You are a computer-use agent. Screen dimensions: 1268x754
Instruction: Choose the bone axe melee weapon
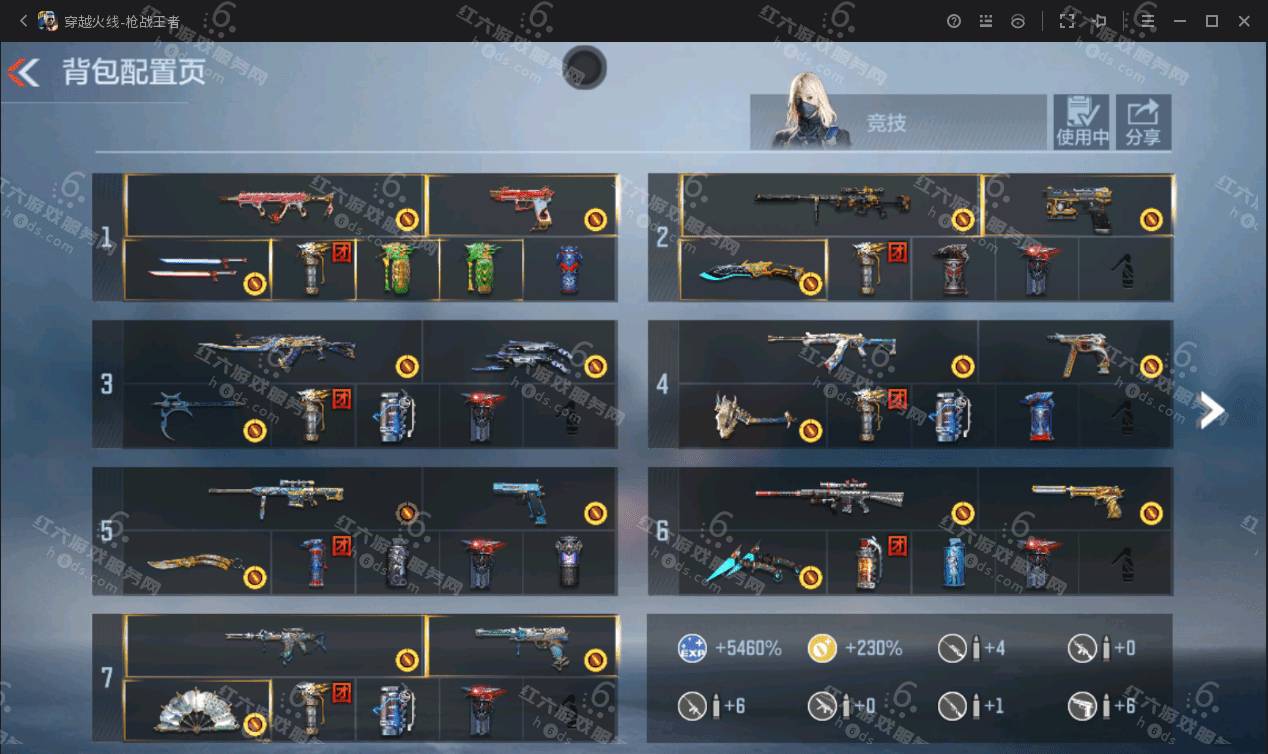pyautogui.click(x=753, y=415)
